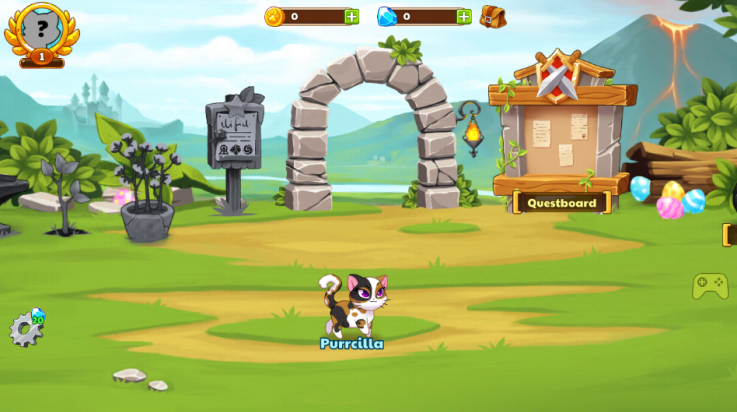Open the player level badge profile
737x412 pixels.
point(41,32)
